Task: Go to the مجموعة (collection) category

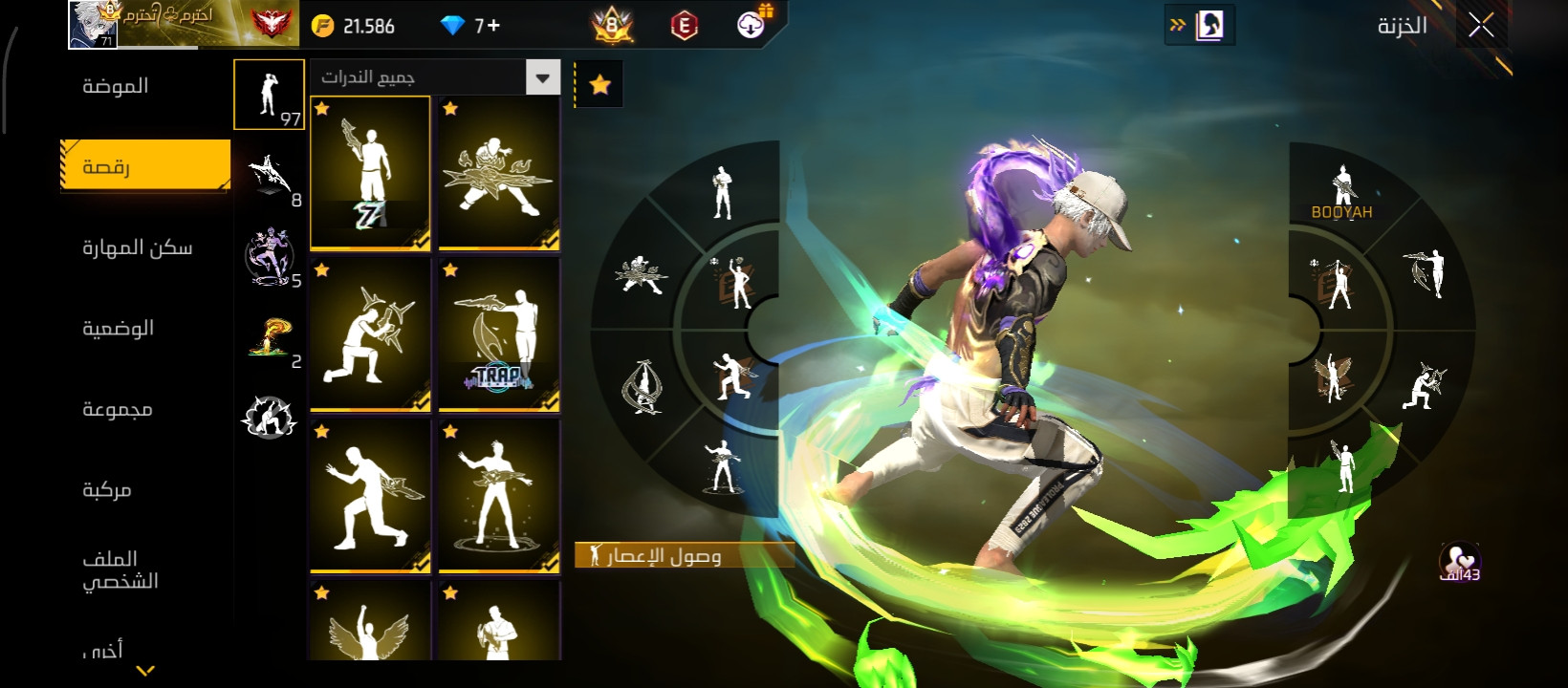Action: tap(117, 409)
